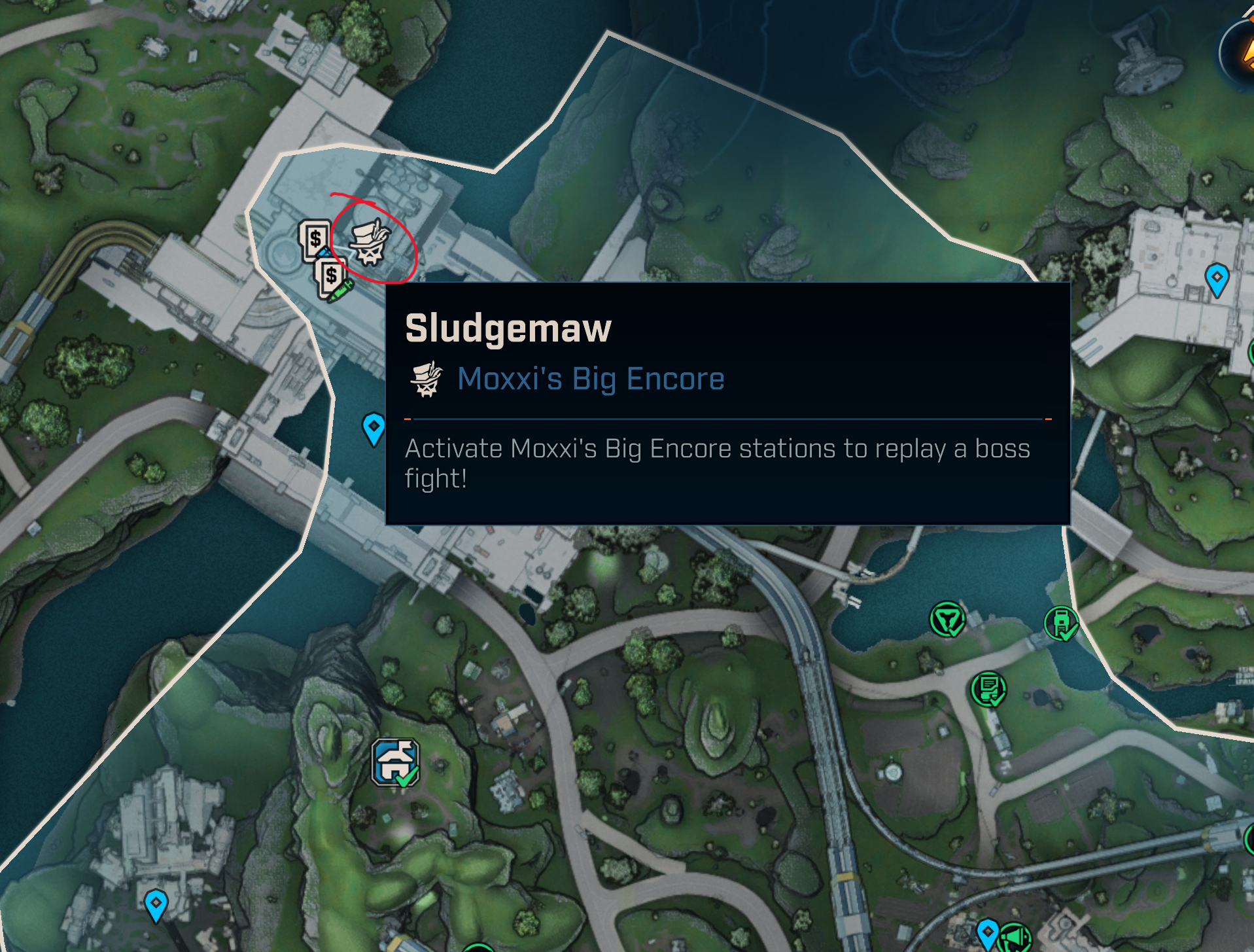The width and height of the screenshot is (1254, 952).
Task: Select the Sludgemaw skull-with-hat boss marker
Action: pos(370,243)
